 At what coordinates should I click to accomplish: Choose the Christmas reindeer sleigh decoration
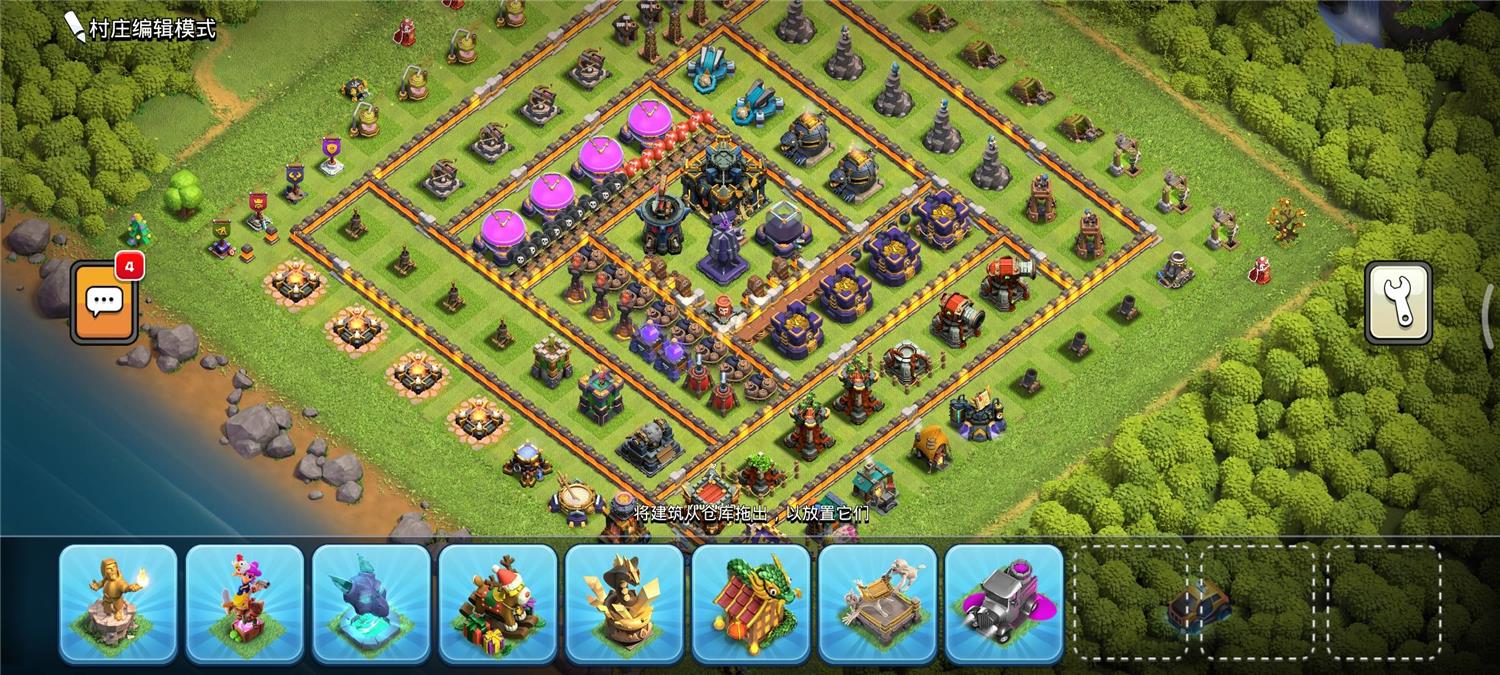coord(498,603)
